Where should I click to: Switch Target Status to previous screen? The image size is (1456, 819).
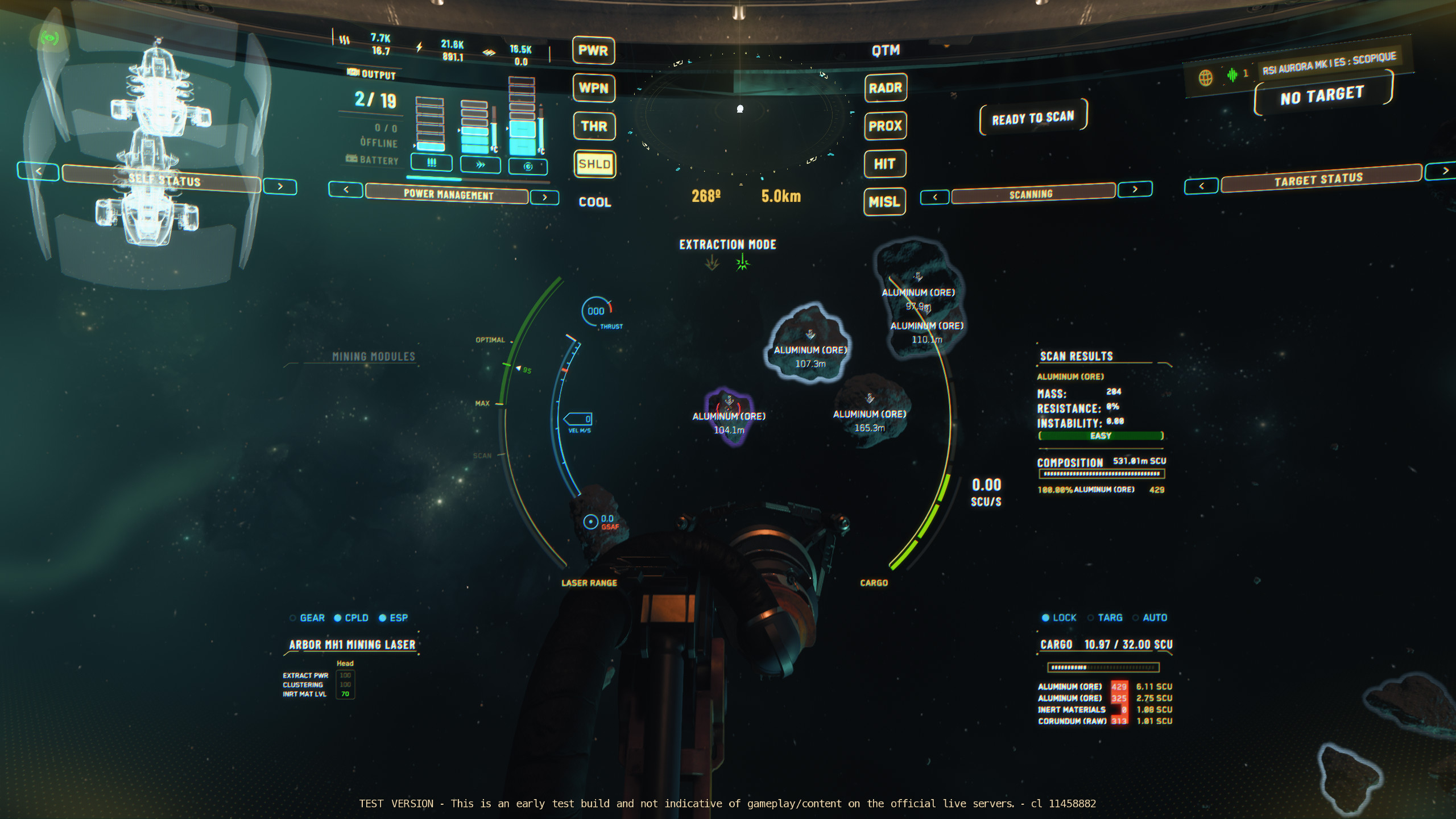click(x=1201, y=186)
